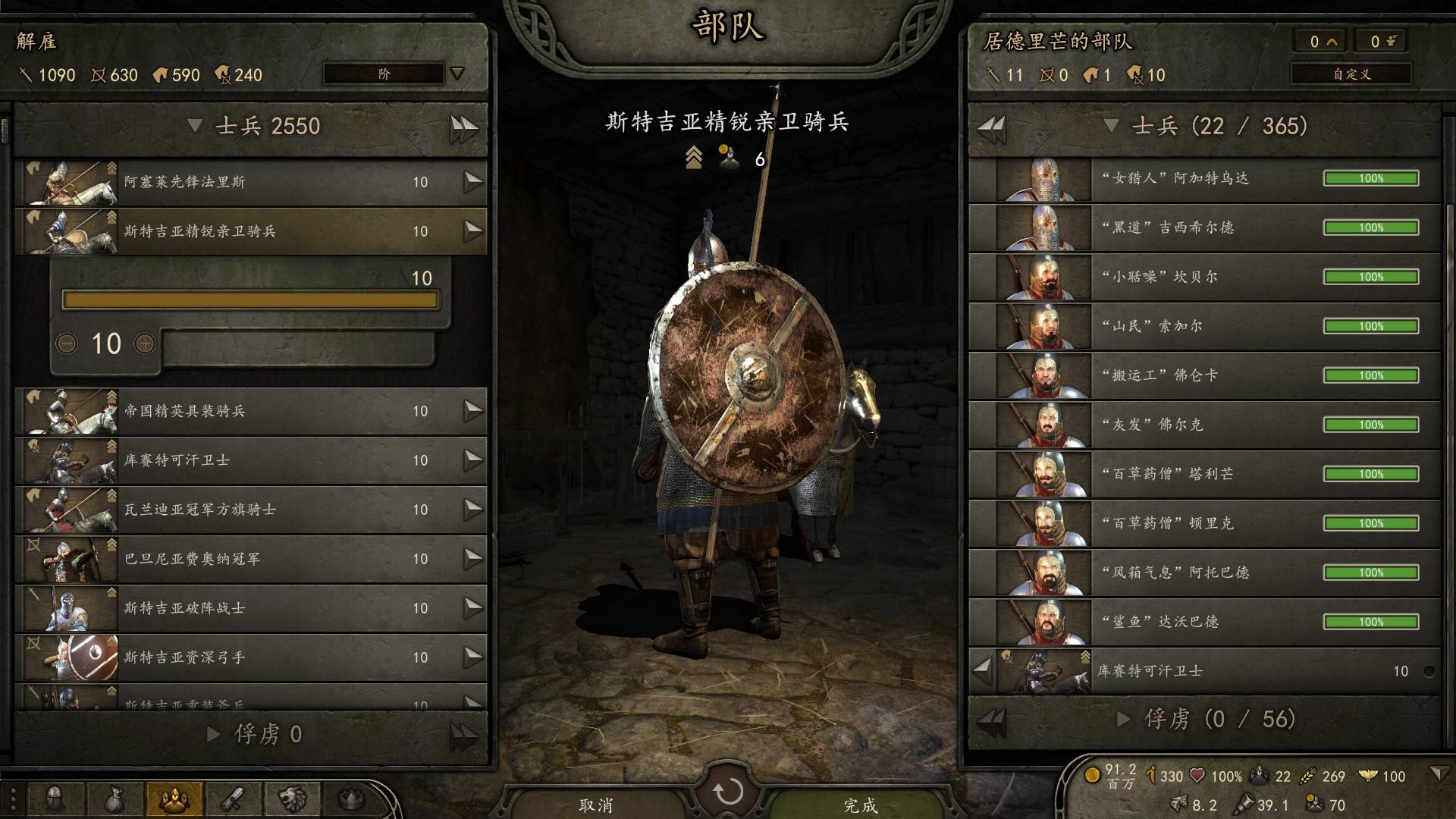Open the kingdom crown icon tab

pos(351,799)
